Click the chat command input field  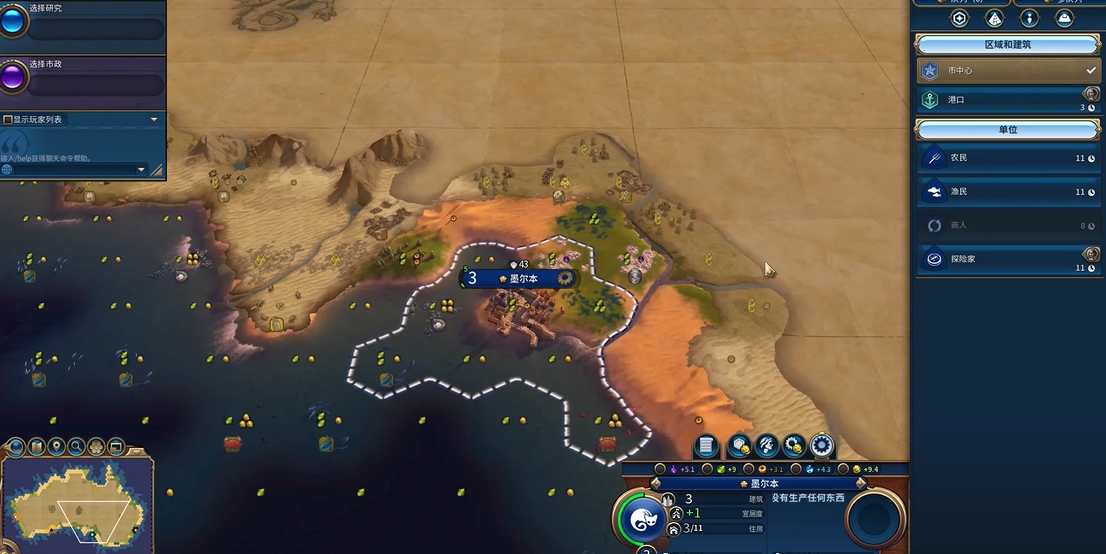click(x=70, y=170)
